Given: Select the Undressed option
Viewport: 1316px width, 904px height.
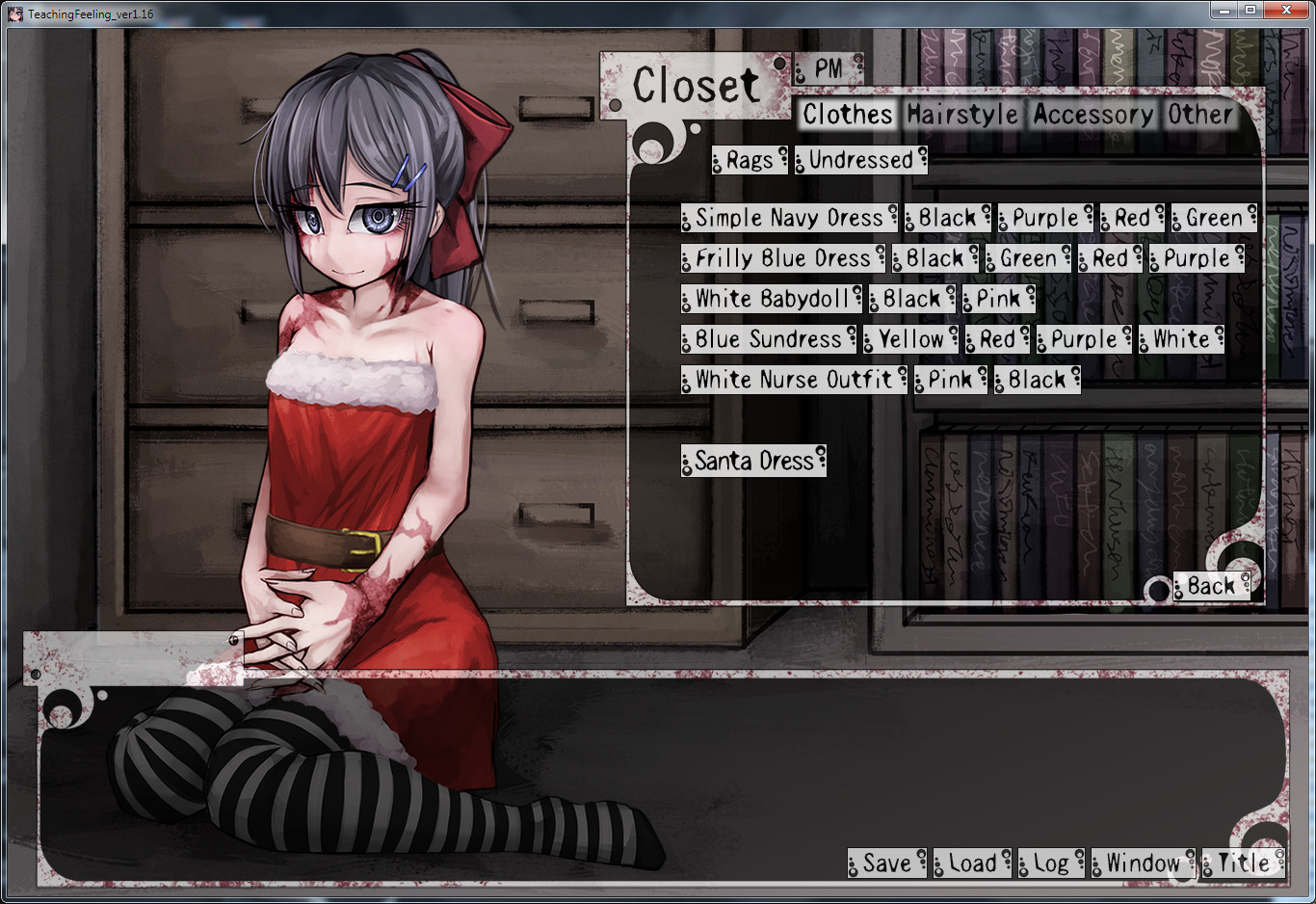Looking at the screenshot, I should click(x=860, y=160).
